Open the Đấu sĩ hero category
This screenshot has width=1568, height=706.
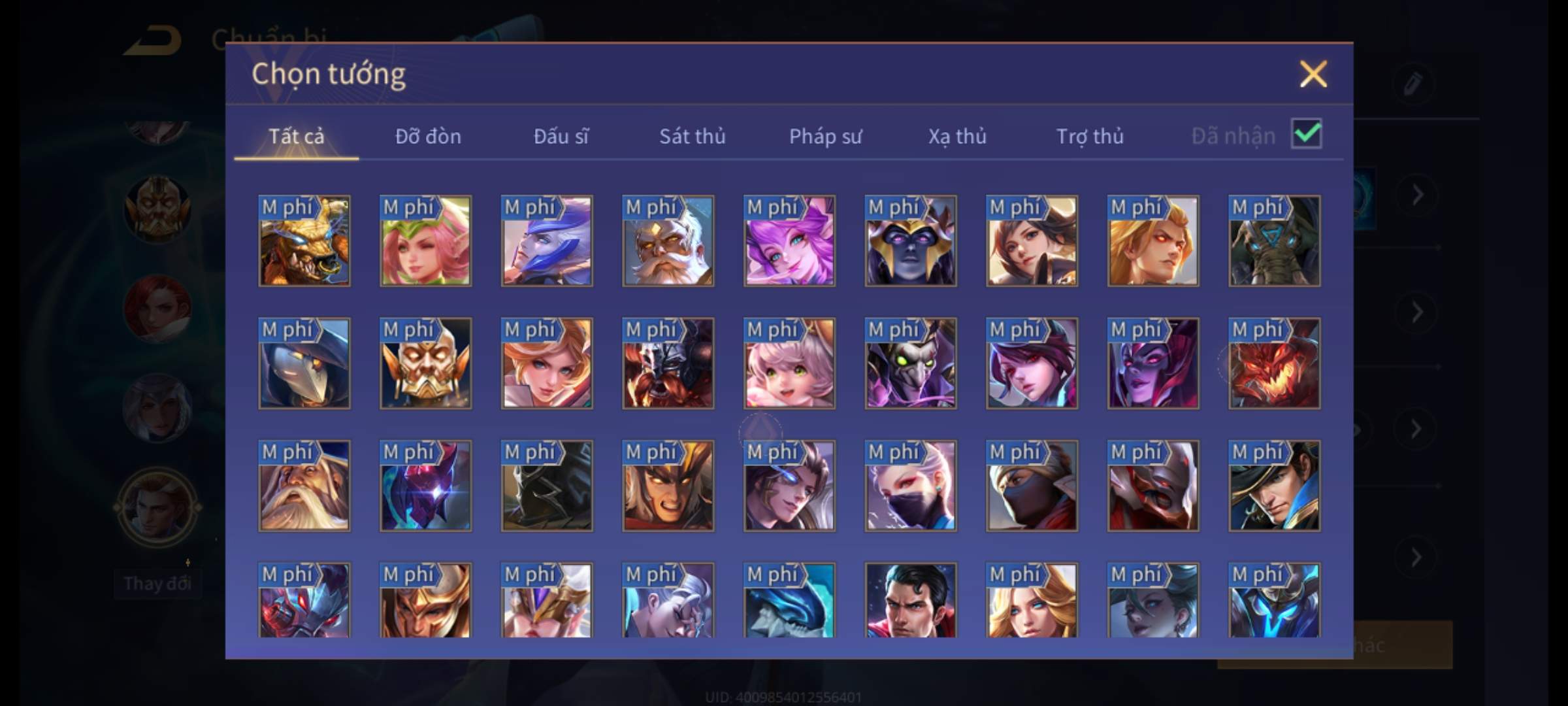coord(561,136)
